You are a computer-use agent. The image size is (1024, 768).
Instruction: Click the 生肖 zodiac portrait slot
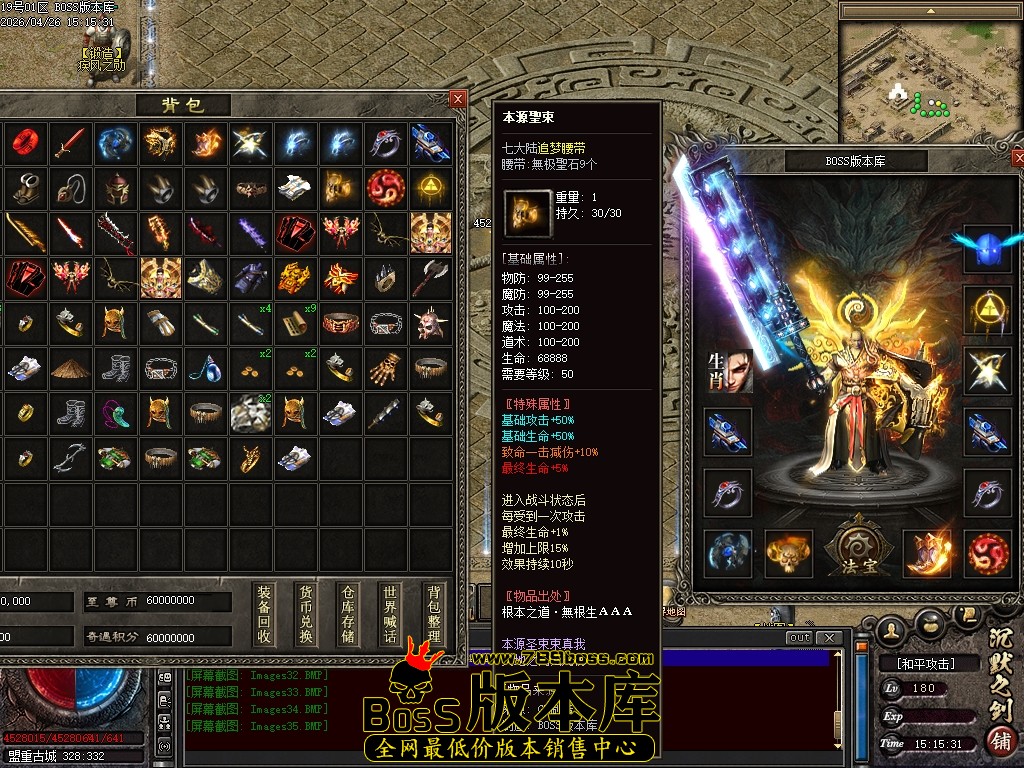click(729, 372)
